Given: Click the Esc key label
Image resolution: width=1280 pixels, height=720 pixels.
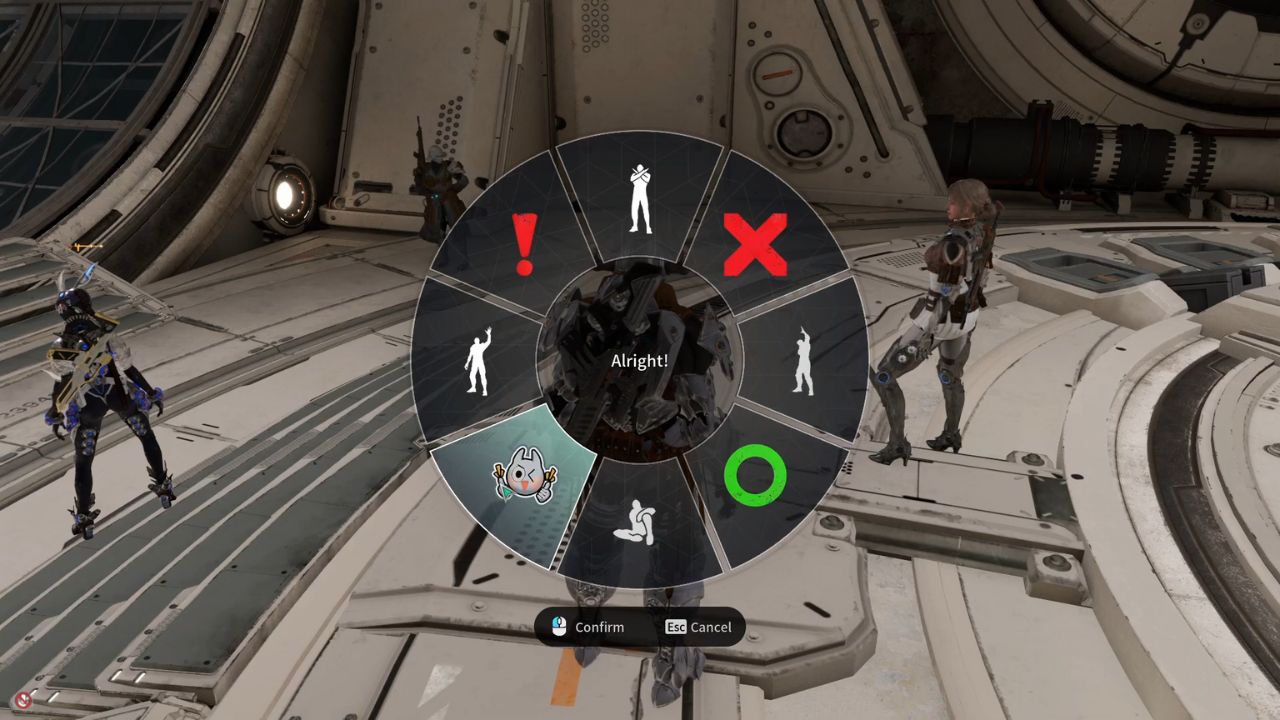Looking at the screenshot, I should pyautogui.click(x=676, y=627).
